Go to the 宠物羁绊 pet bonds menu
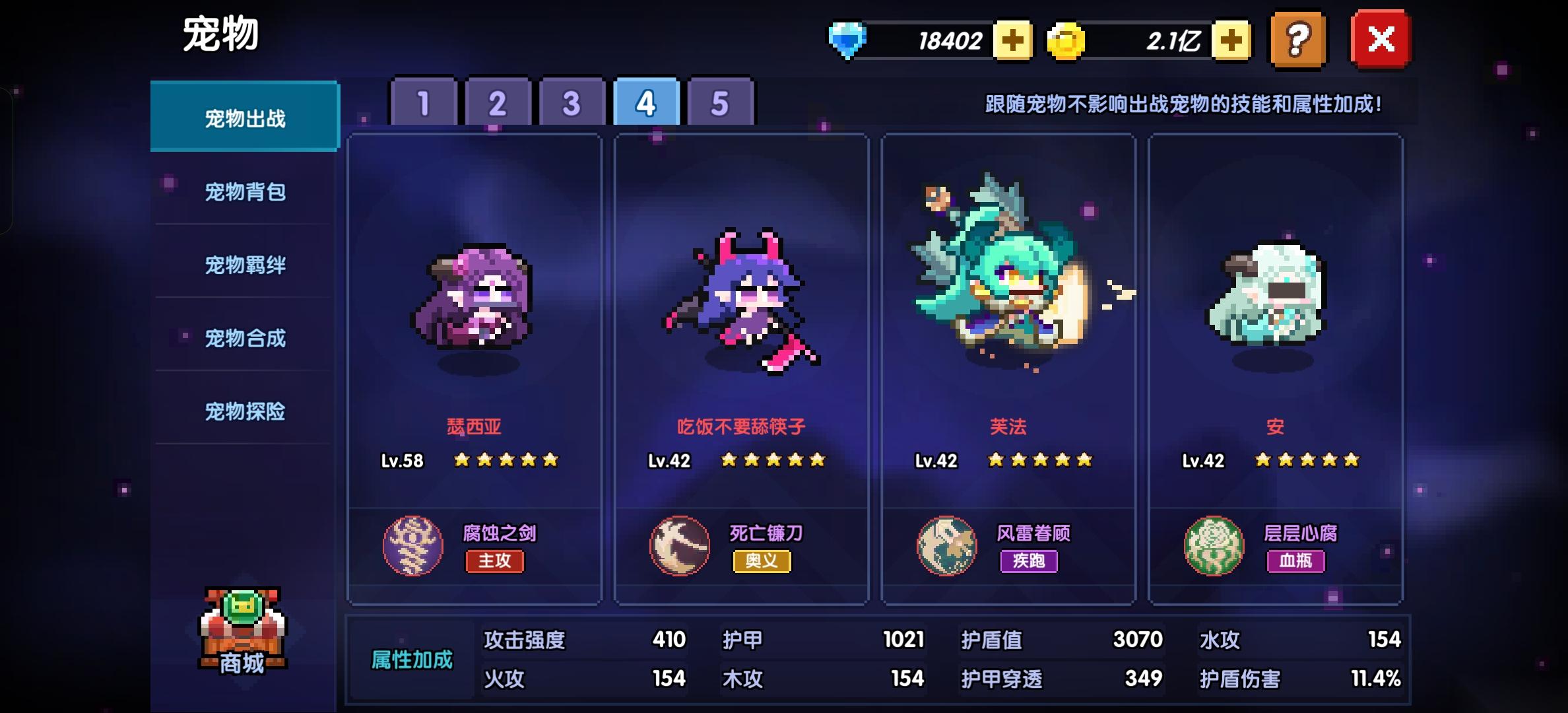The width and height of the screenshot is (1568, 713). (245, 265)
